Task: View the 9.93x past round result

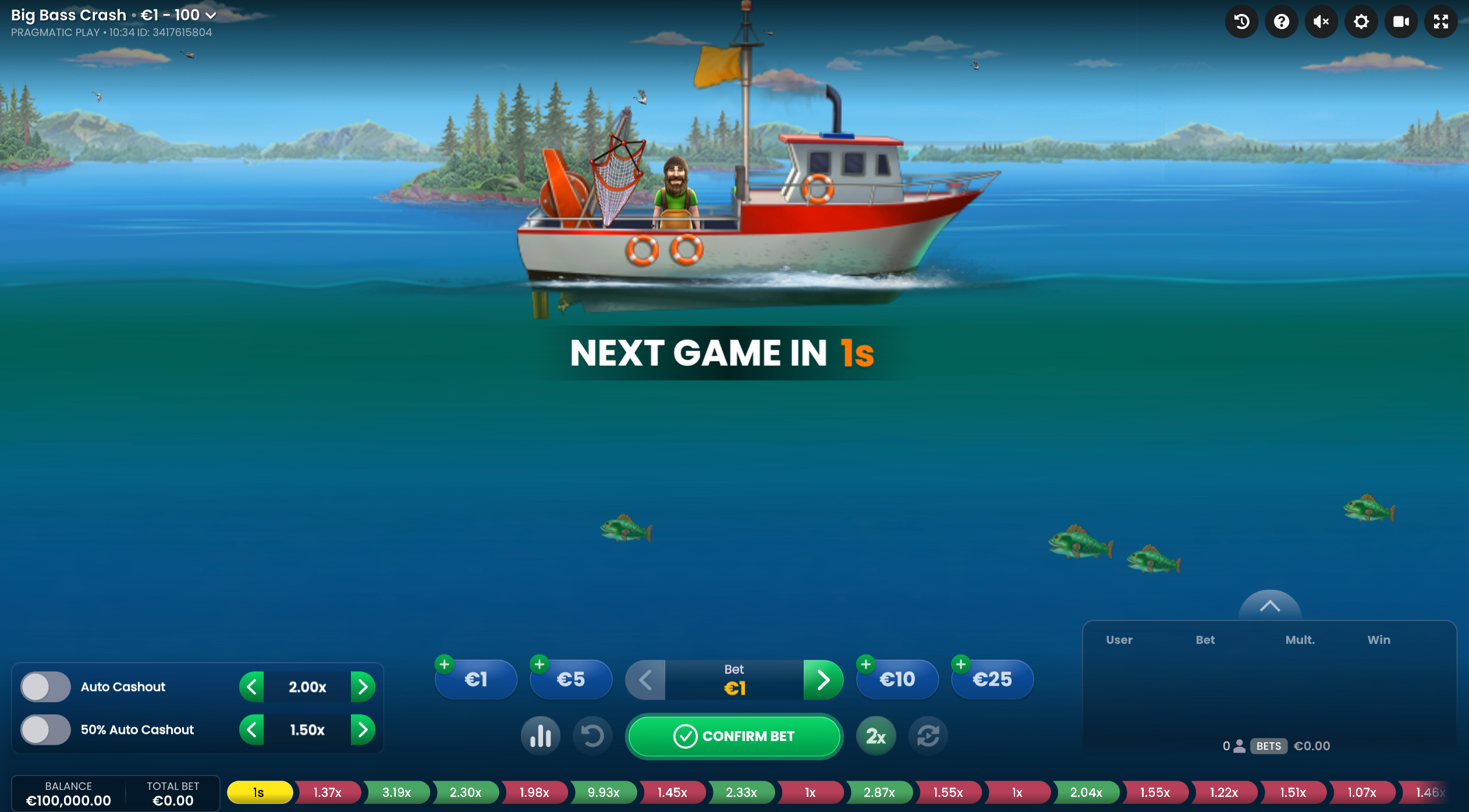Action: tap(604, 792)
